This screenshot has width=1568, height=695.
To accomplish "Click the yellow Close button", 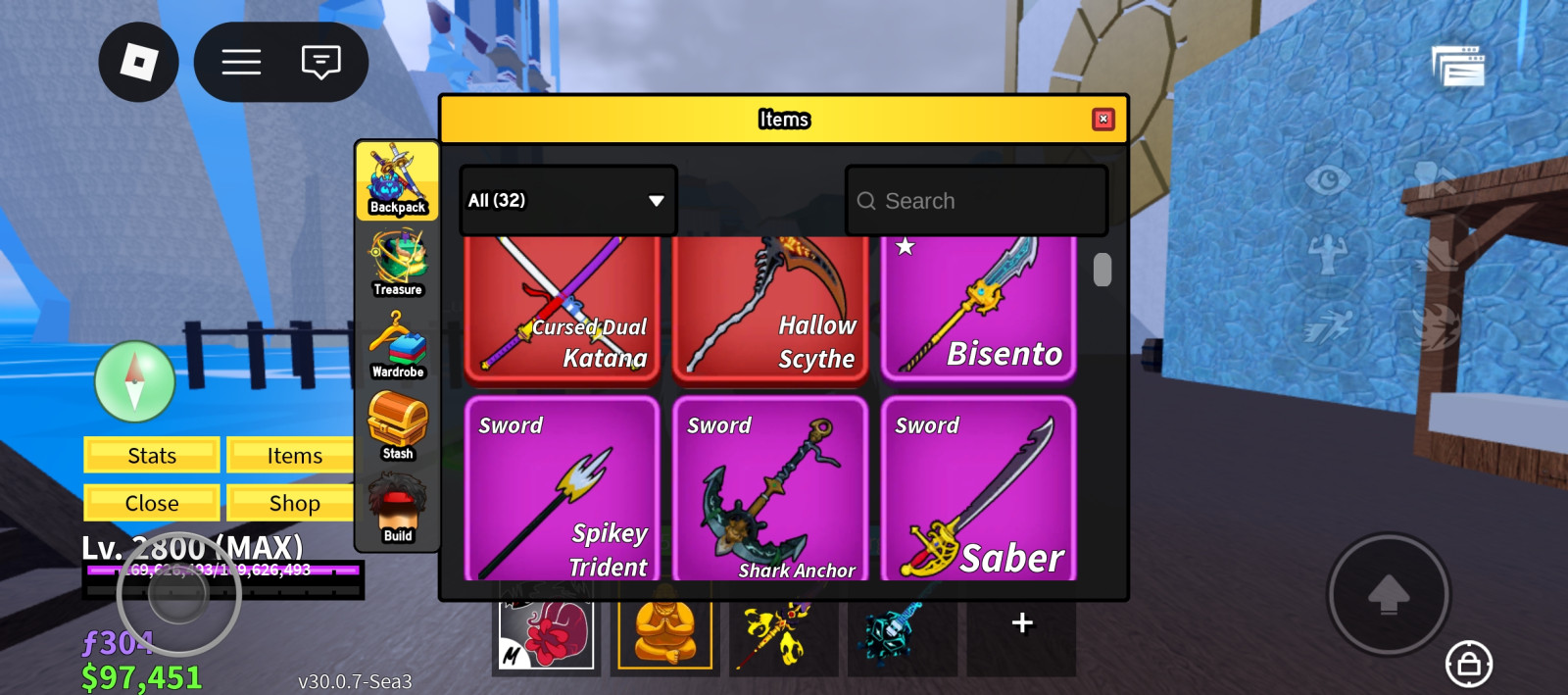I will point(152,503).
